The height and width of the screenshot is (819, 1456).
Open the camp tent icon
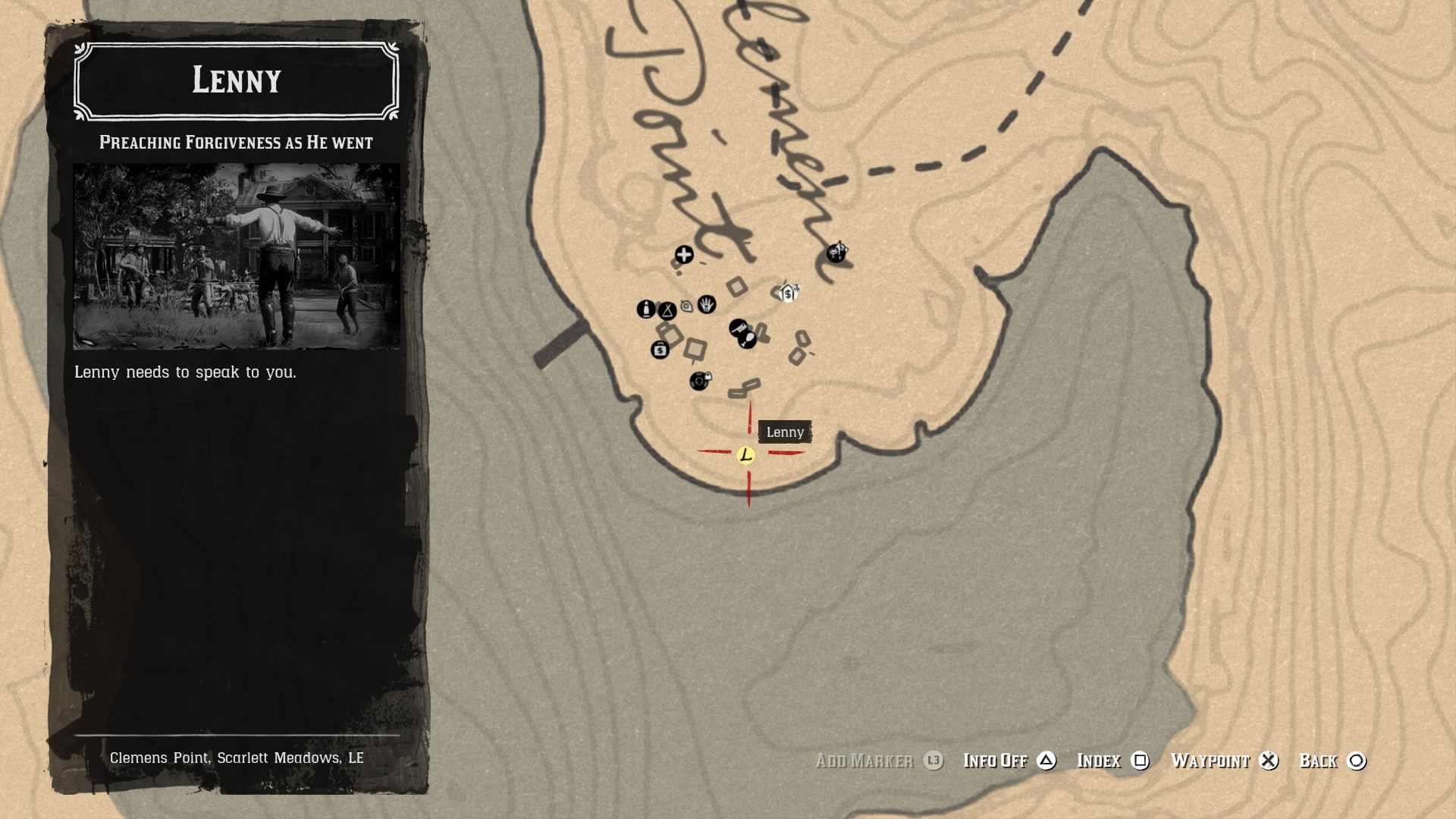(x=667, y=312)
